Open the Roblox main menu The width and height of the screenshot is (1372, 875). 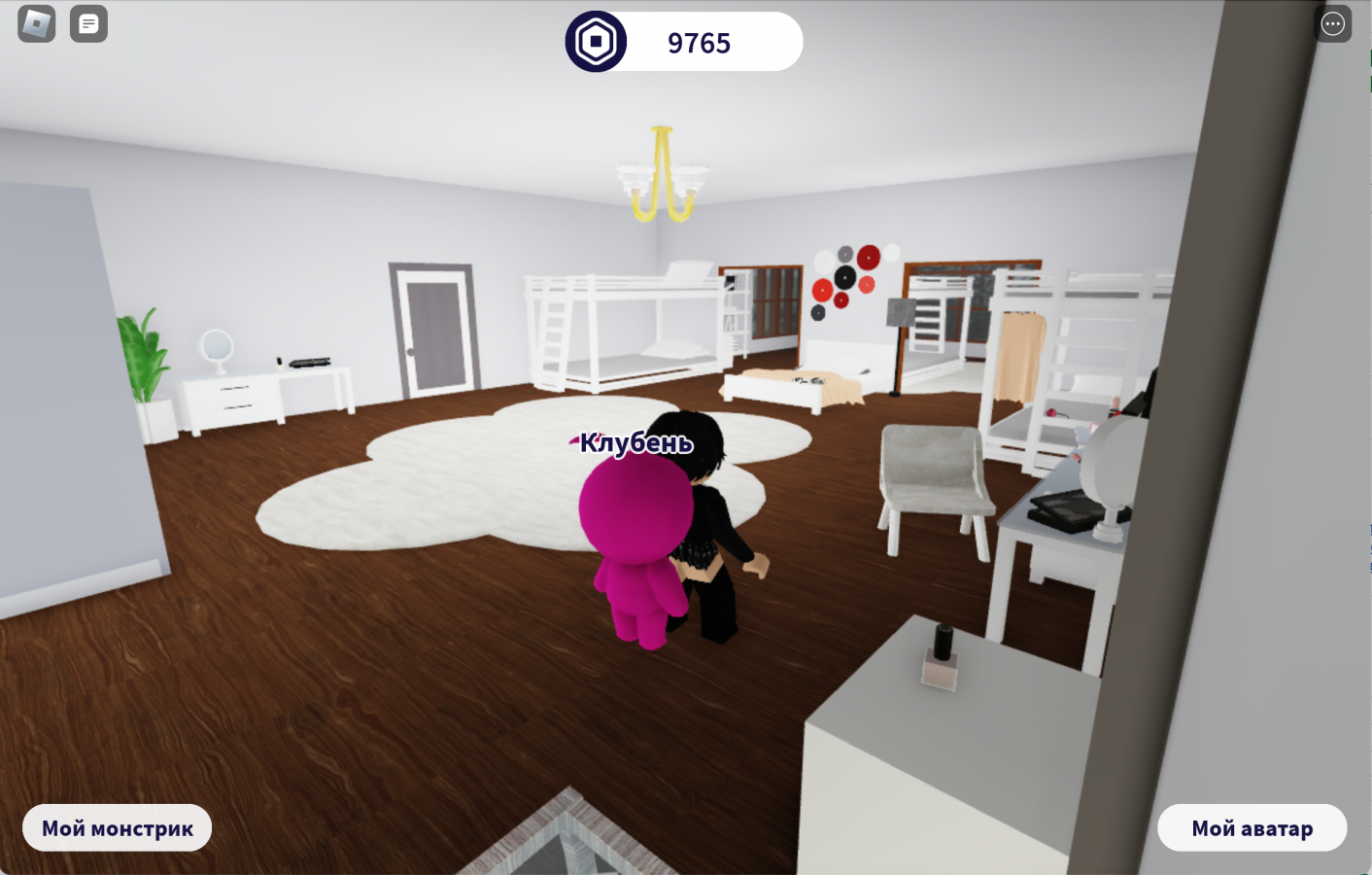pyautogui.click(x=37, y=24)
